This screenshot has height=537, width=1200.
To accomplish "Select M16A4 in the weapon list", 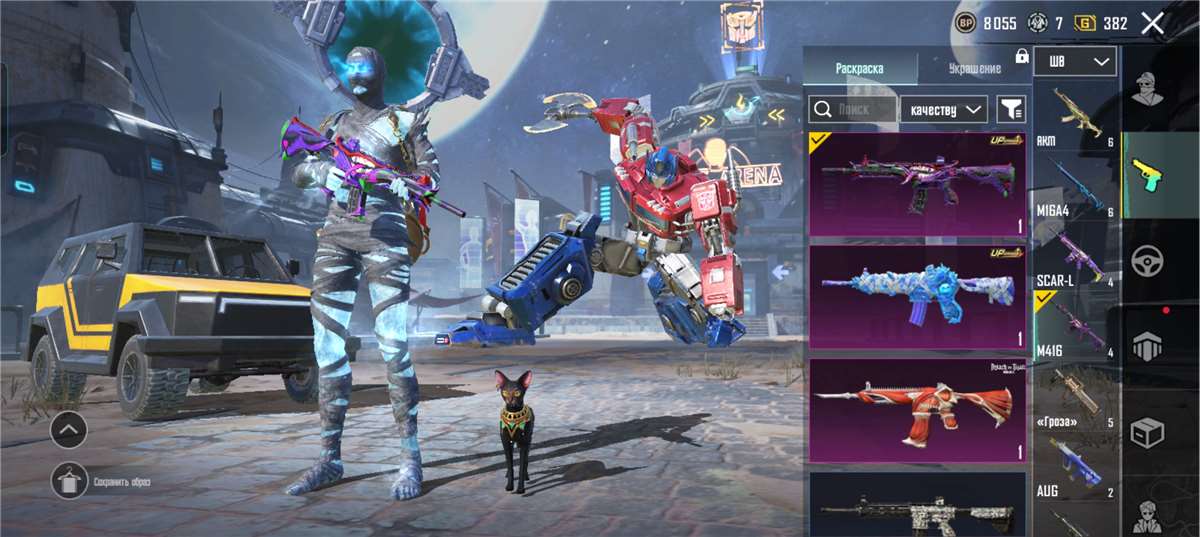I will 1074,190.
